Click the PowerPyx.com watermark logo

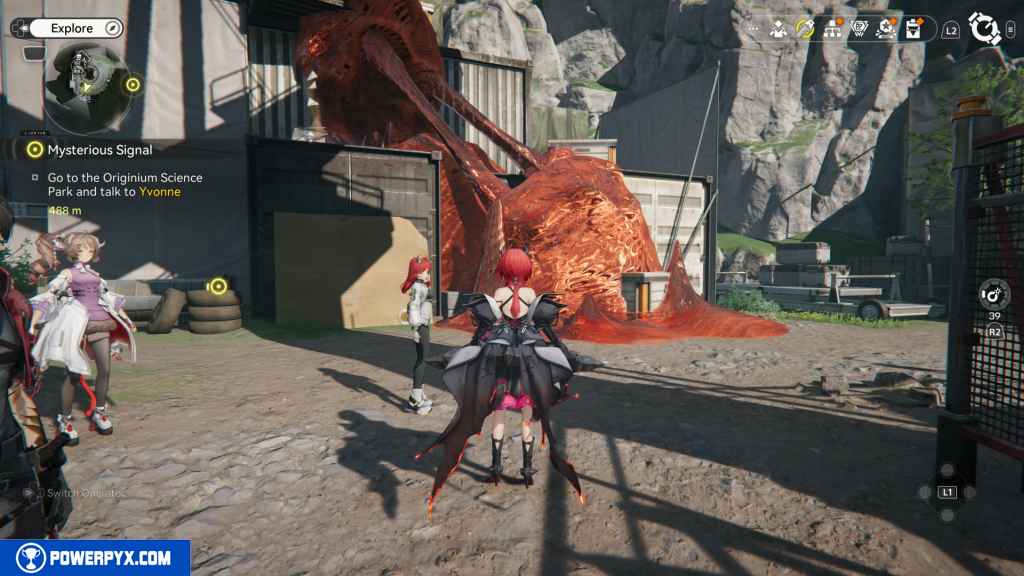click(x=95, y=558)
